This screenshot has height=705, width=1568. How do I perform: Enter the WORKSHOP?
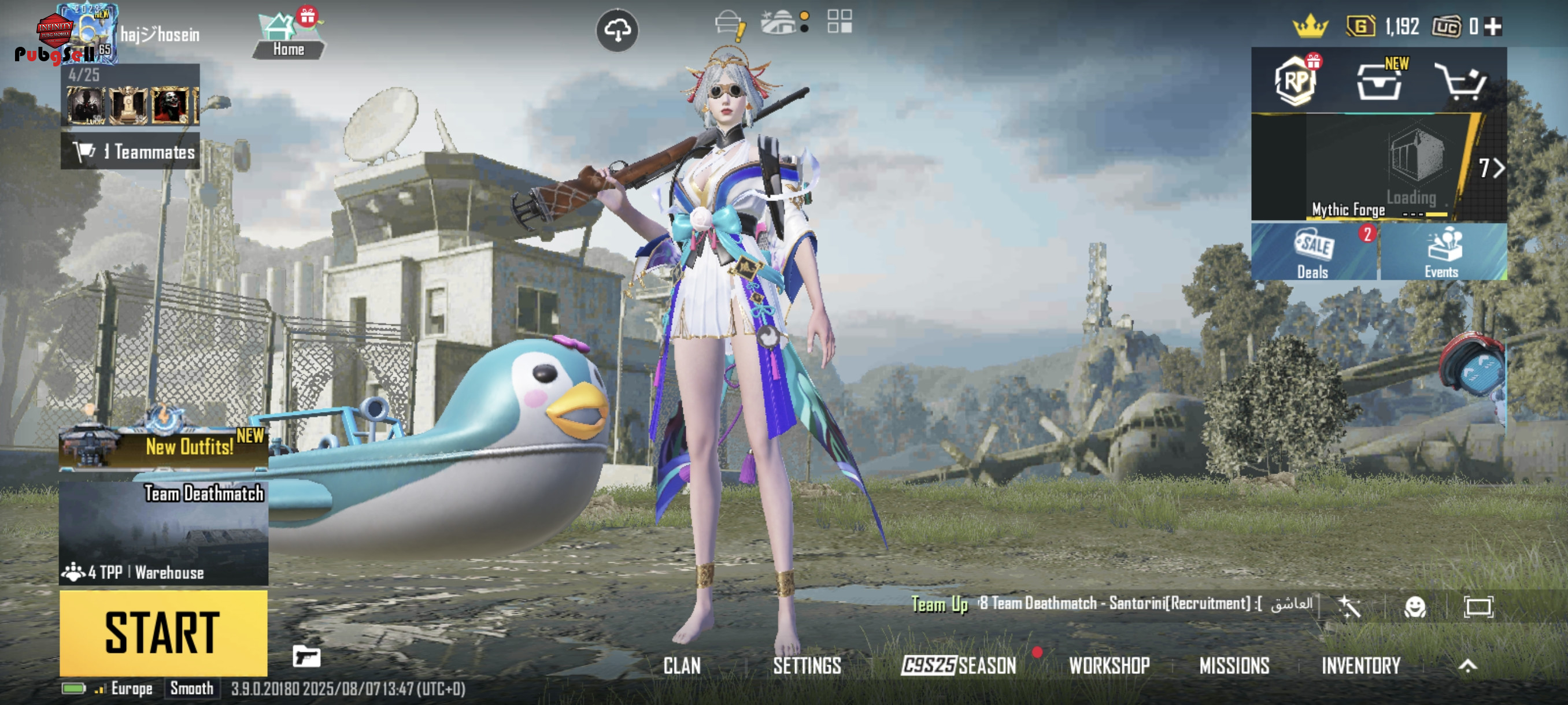pyautogui.click(x=1109, y=666)
